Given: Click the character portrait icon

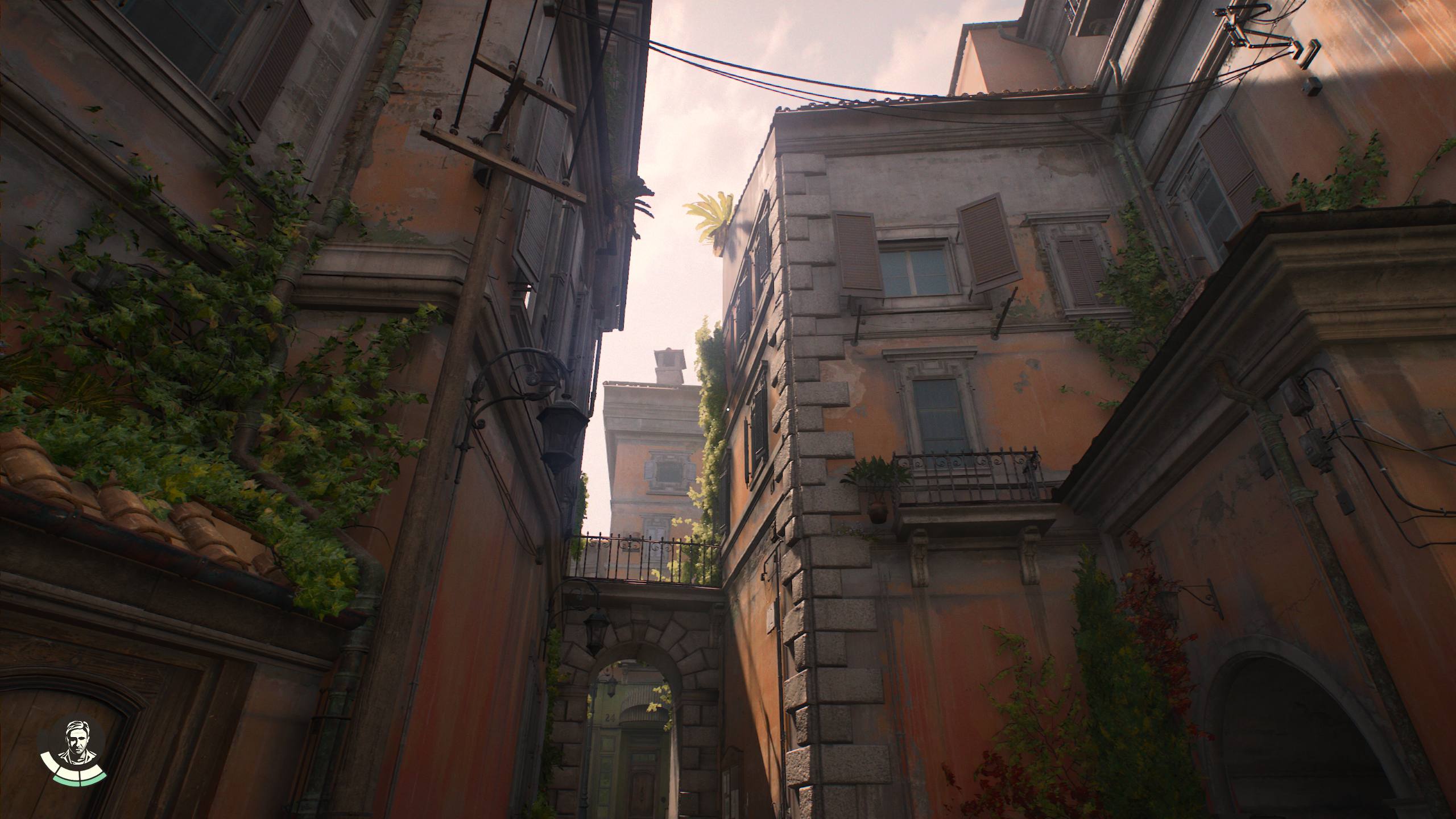Looking at the screenshot, I should pyautogui.click(x=73, y=742).
